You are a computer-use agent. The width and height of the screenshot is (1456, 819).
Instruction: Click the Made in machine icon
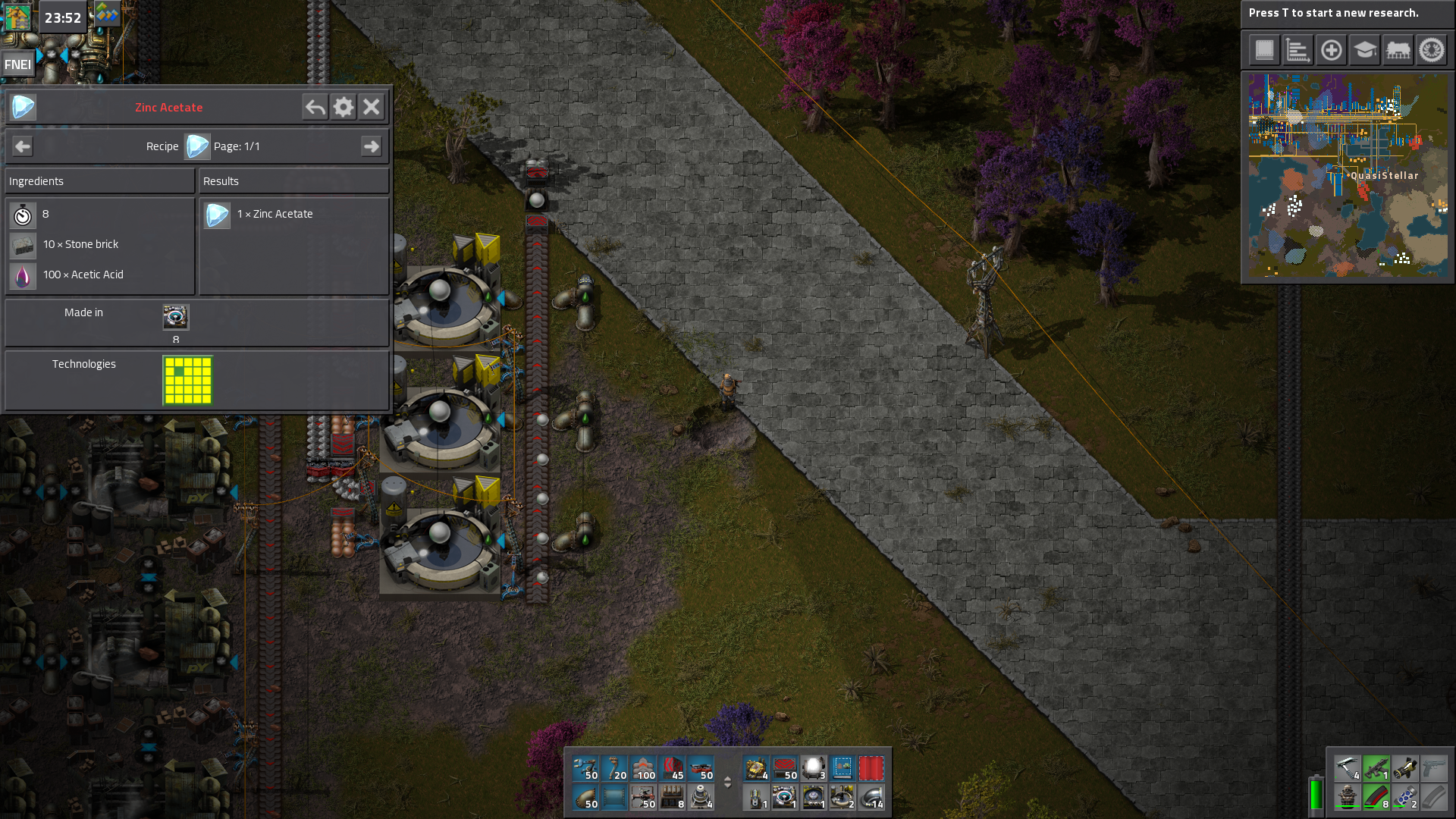point(176,316)
